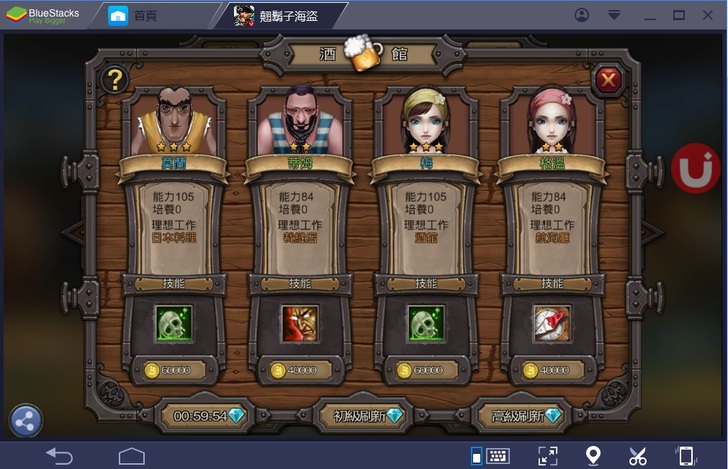Image resolution: width=728 pixels, height=469 pixels.
Task: Select the mustached man's portrait card
Action: coord(176,119)
